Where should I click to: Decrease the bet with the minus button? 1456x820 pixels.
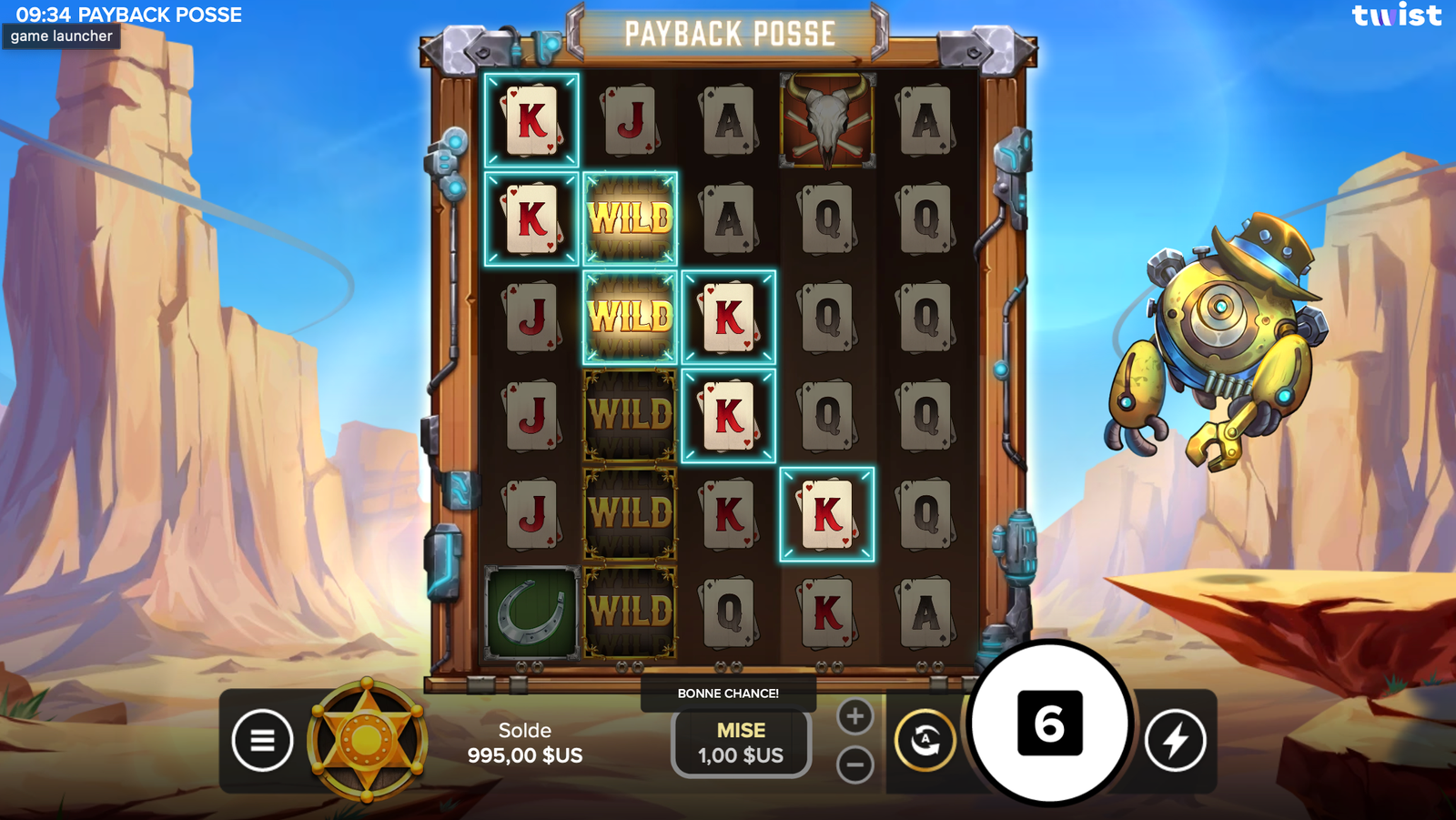click(x=854, y=764)
